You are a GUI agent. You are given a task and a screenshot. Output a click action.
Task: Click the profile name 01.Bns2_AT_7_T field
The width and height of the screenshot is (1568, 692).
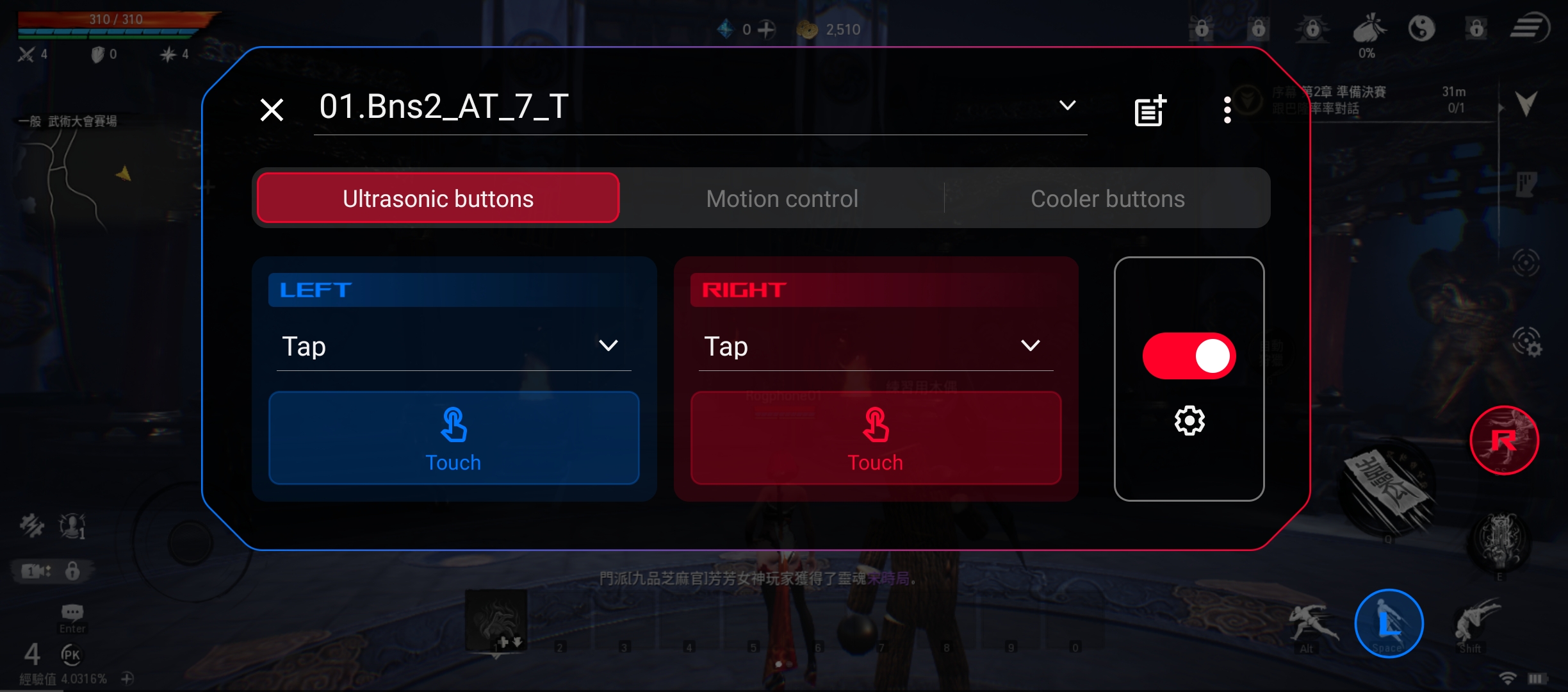(442, 108)
